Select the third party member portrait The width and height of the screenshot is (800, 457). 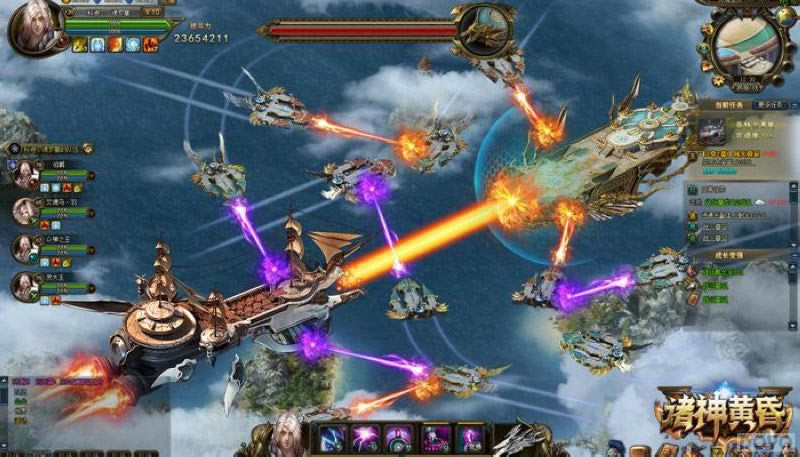(24, 248)
